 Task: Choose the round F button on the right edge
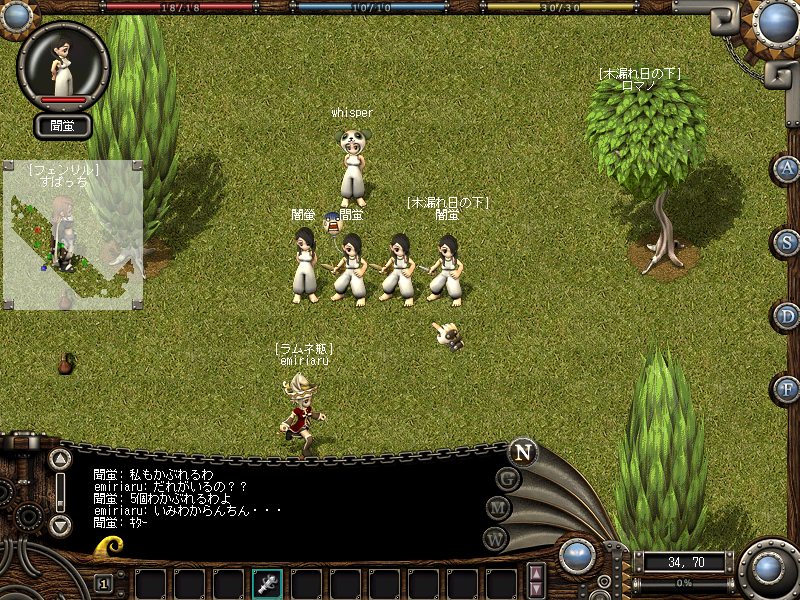(x=788, y=388)
